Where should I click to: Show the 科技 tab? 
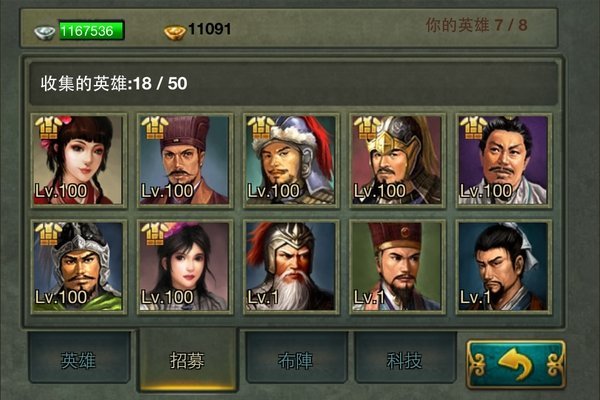point(404,360)
